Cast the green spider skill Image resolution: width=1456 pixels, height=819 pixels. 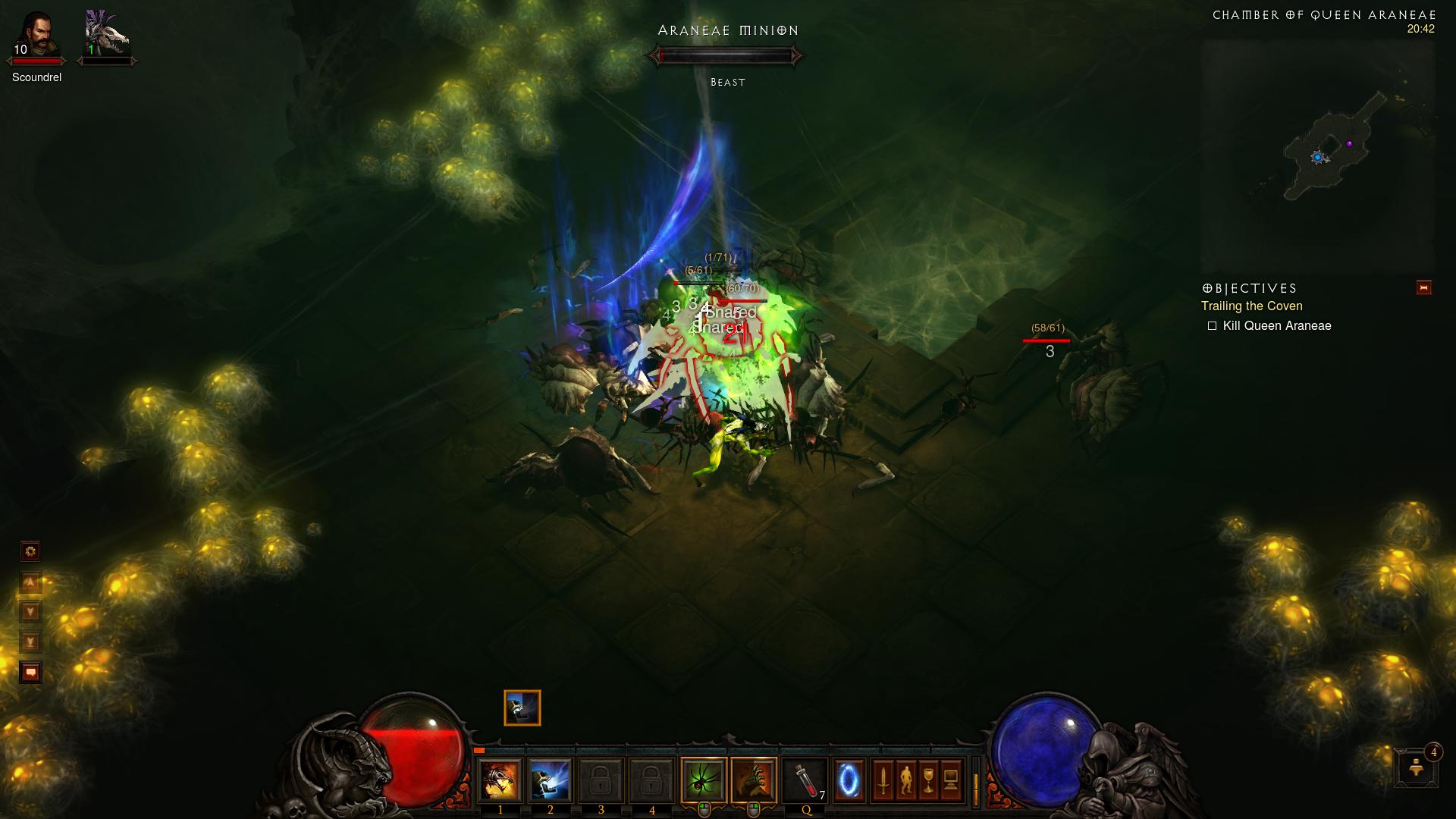[x=703, y=780]
